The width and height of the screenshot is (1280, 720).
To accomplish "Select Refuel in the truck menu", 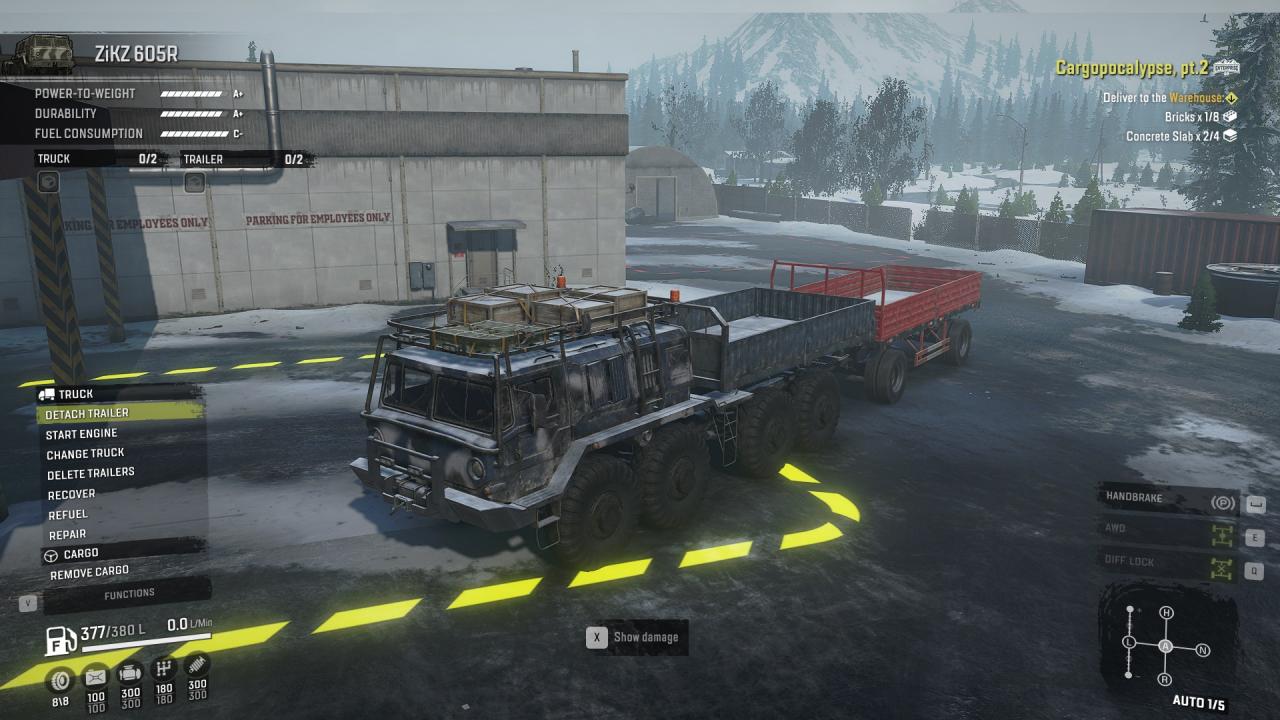I will [68, 514].
